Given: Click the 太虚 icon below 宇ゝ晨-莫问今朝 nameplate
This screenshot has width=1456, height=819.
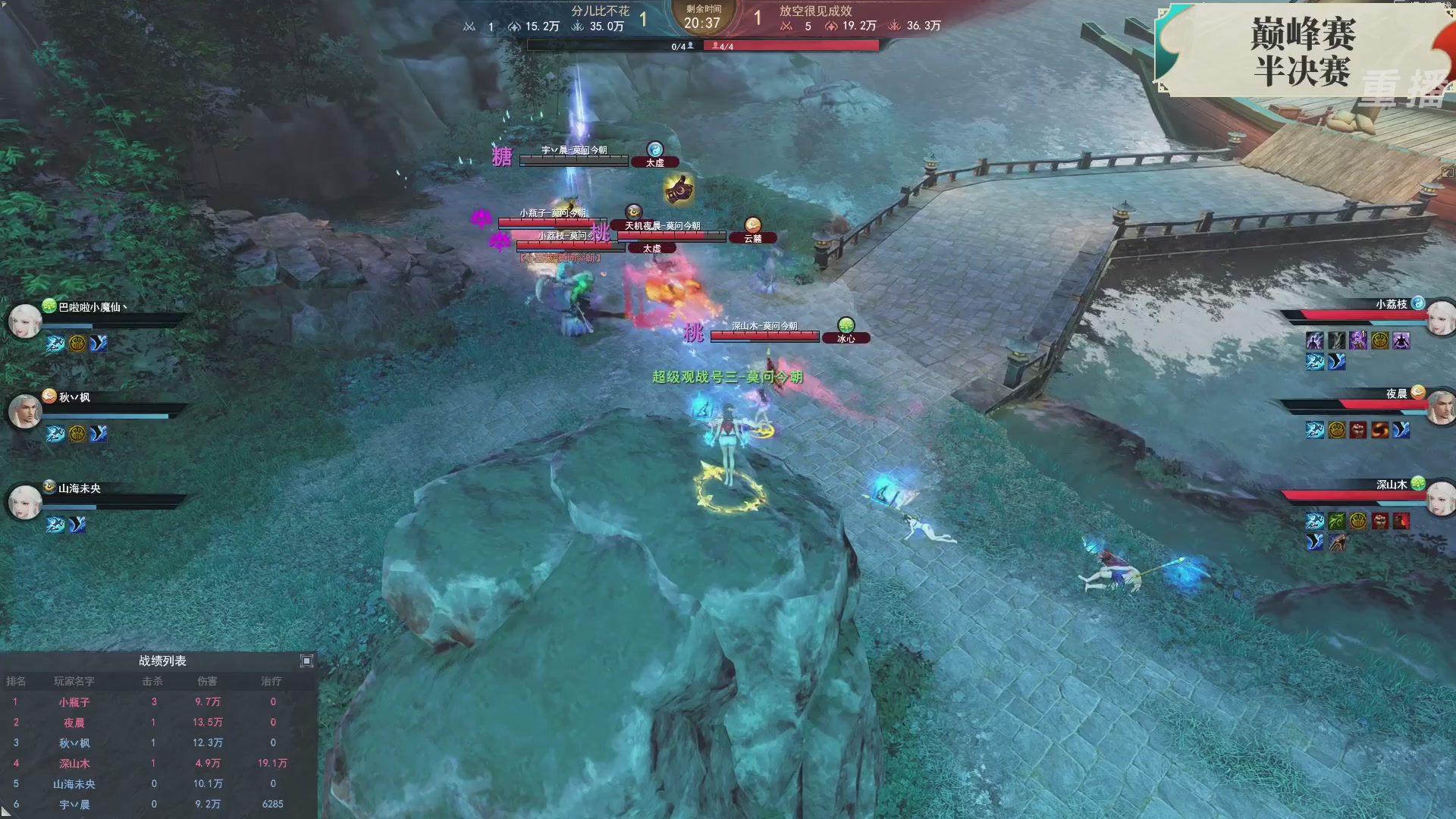Looking at the screenshot, I should pos(654,162).
